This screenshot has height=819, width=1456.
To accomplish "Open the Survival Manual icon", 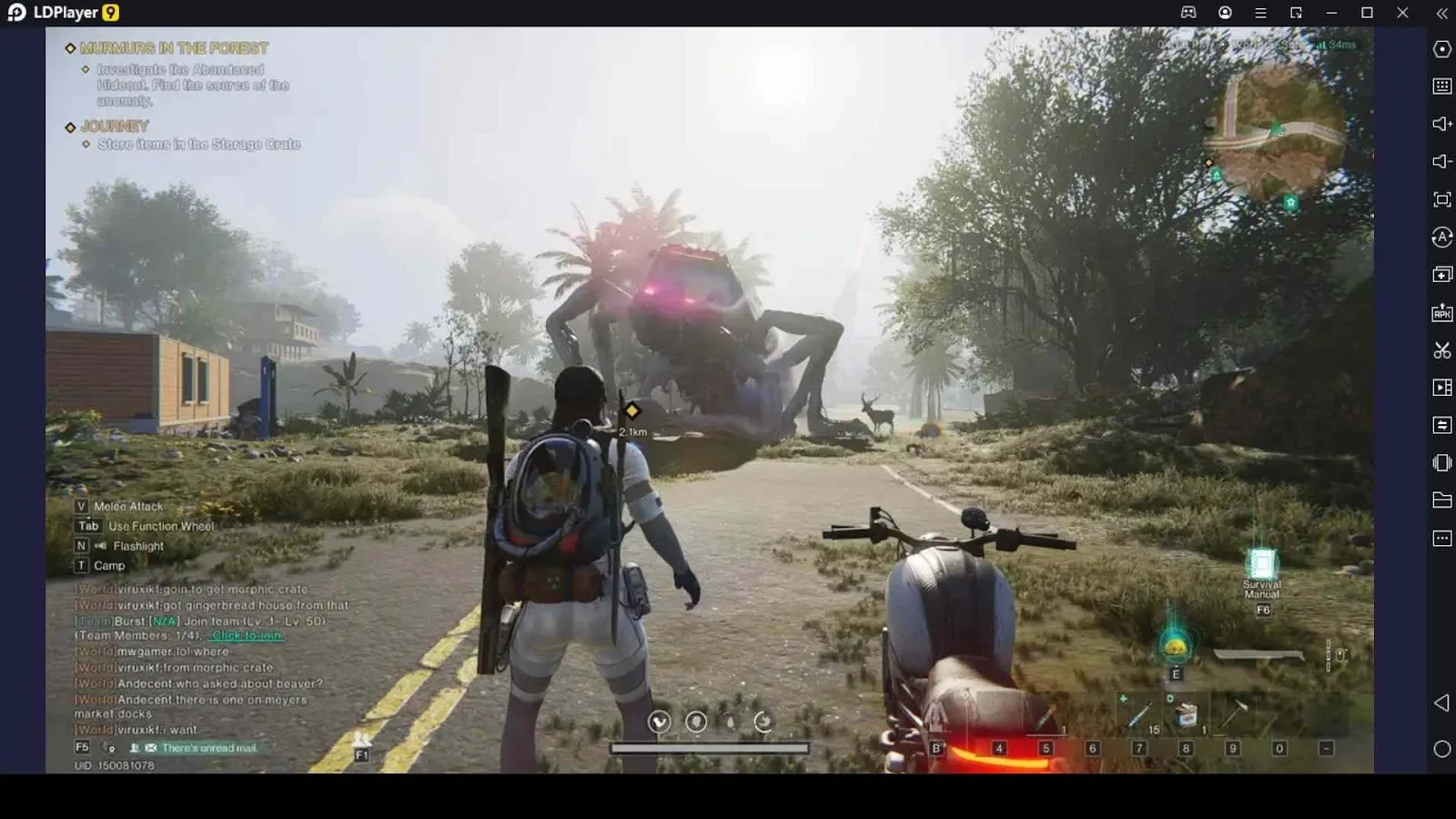I will (x=1262, y=565).
